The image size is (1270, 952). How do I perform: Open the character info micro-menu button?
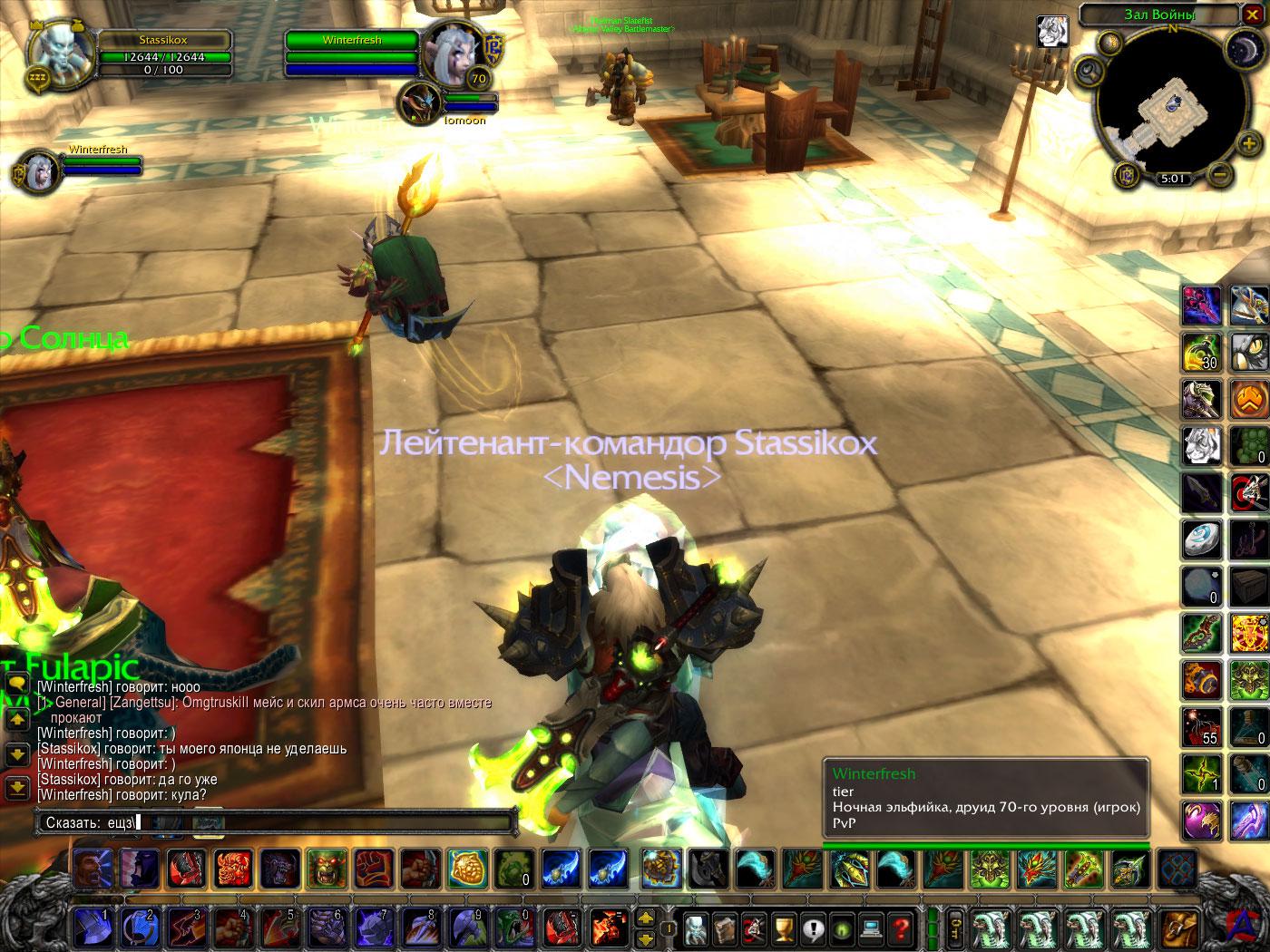coord(695,928)
